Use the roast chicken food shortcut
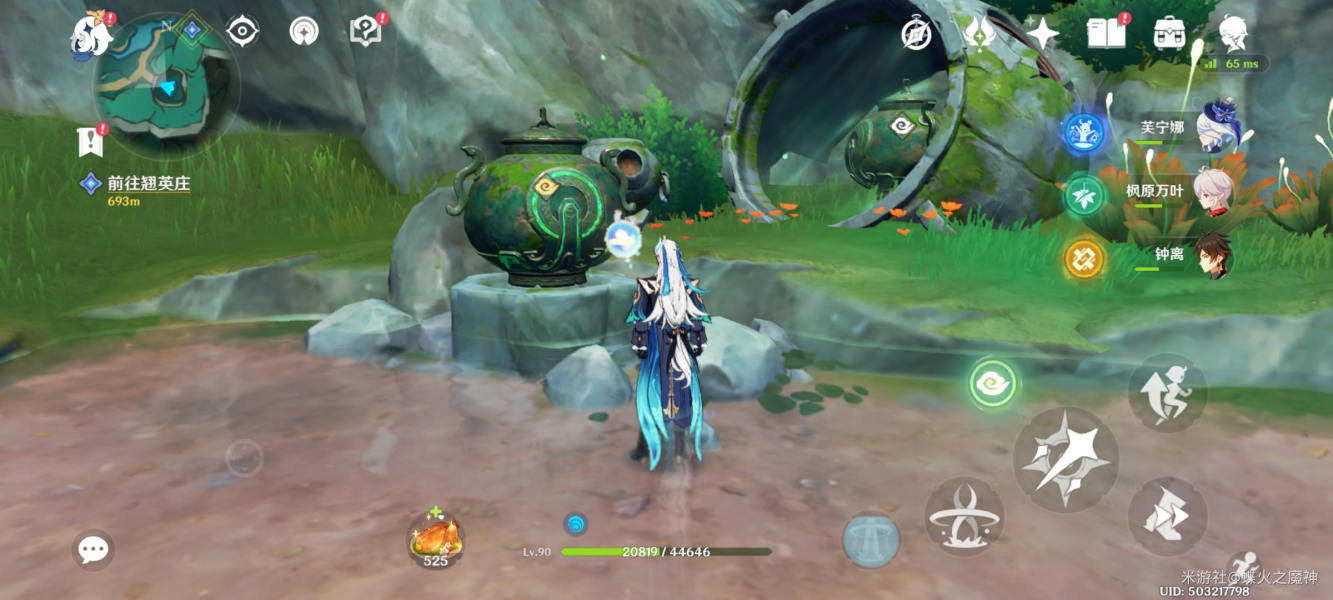The height and width of the screenshot is (600, 1333). click(x=435, y=540)
